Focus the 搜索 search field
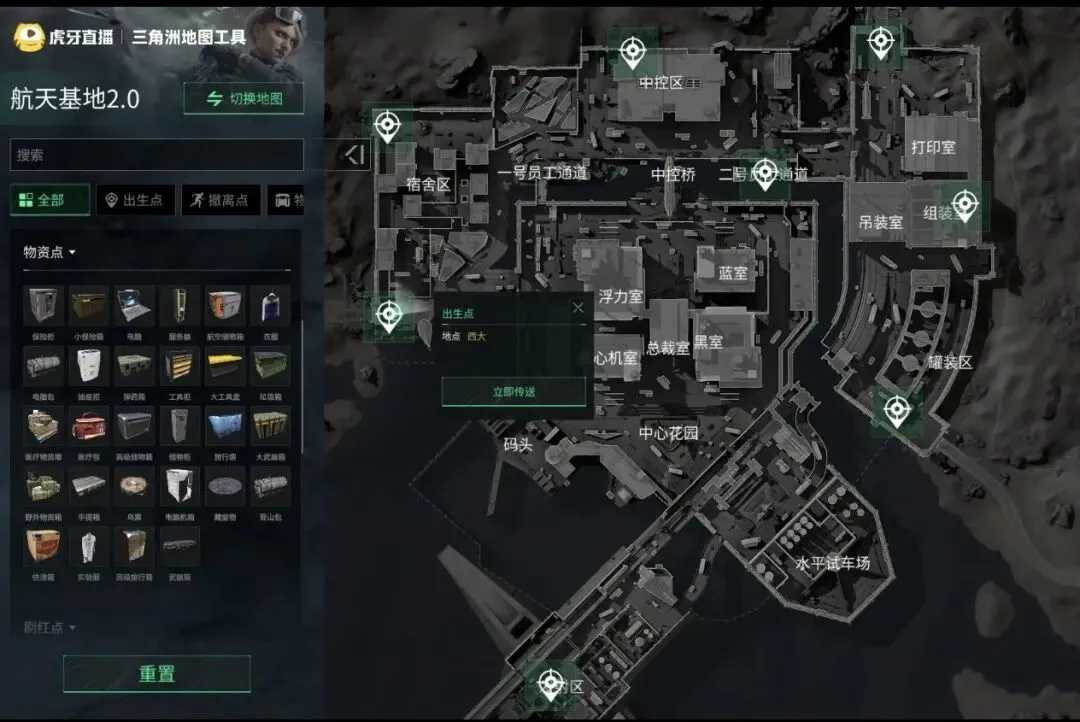The image size is (1080, 722). click(156, 155)
